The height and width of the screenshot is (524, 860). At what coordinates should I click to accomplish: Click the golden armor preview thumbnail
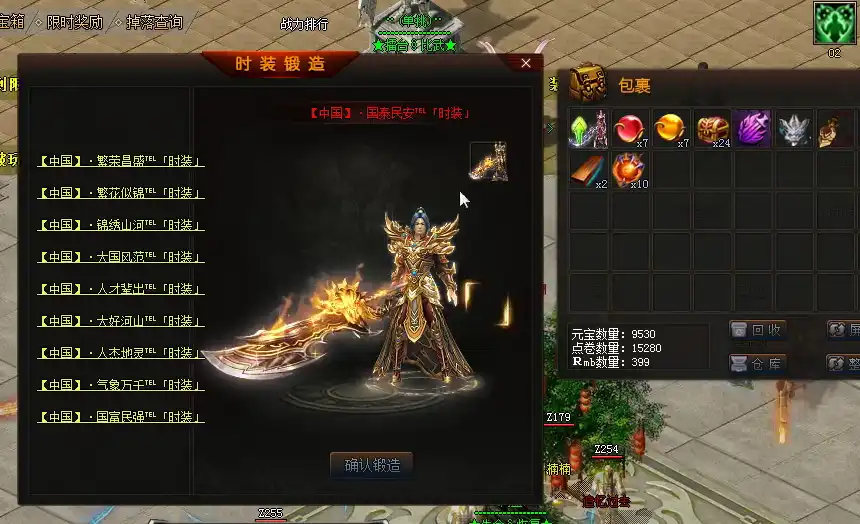(x=489, y=161)
